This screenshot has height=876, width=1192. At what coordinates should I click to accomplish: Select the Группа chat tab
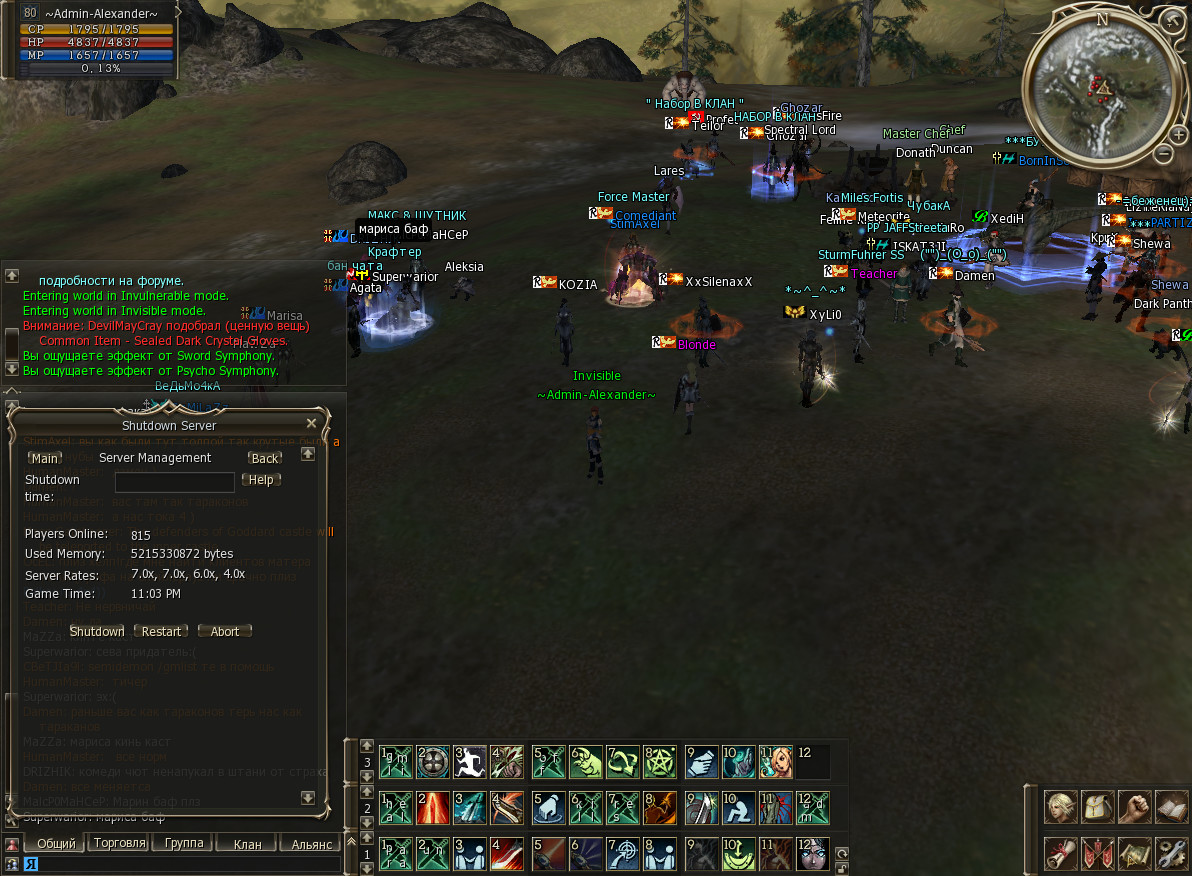click(x=184, y=843)
